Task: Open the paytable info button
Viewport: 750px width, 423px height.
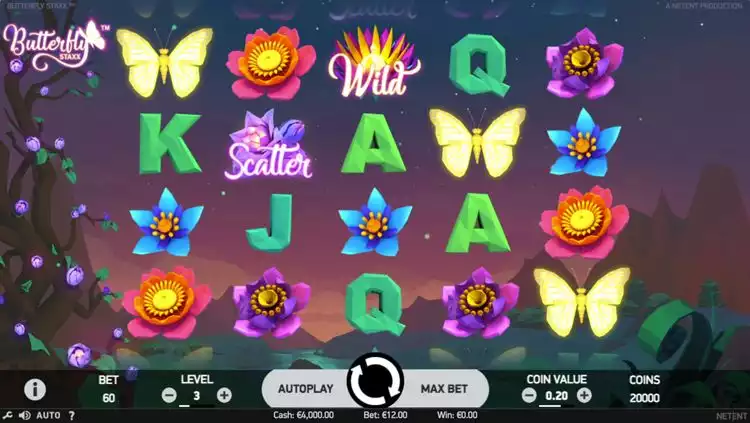Action: (35, 389)
